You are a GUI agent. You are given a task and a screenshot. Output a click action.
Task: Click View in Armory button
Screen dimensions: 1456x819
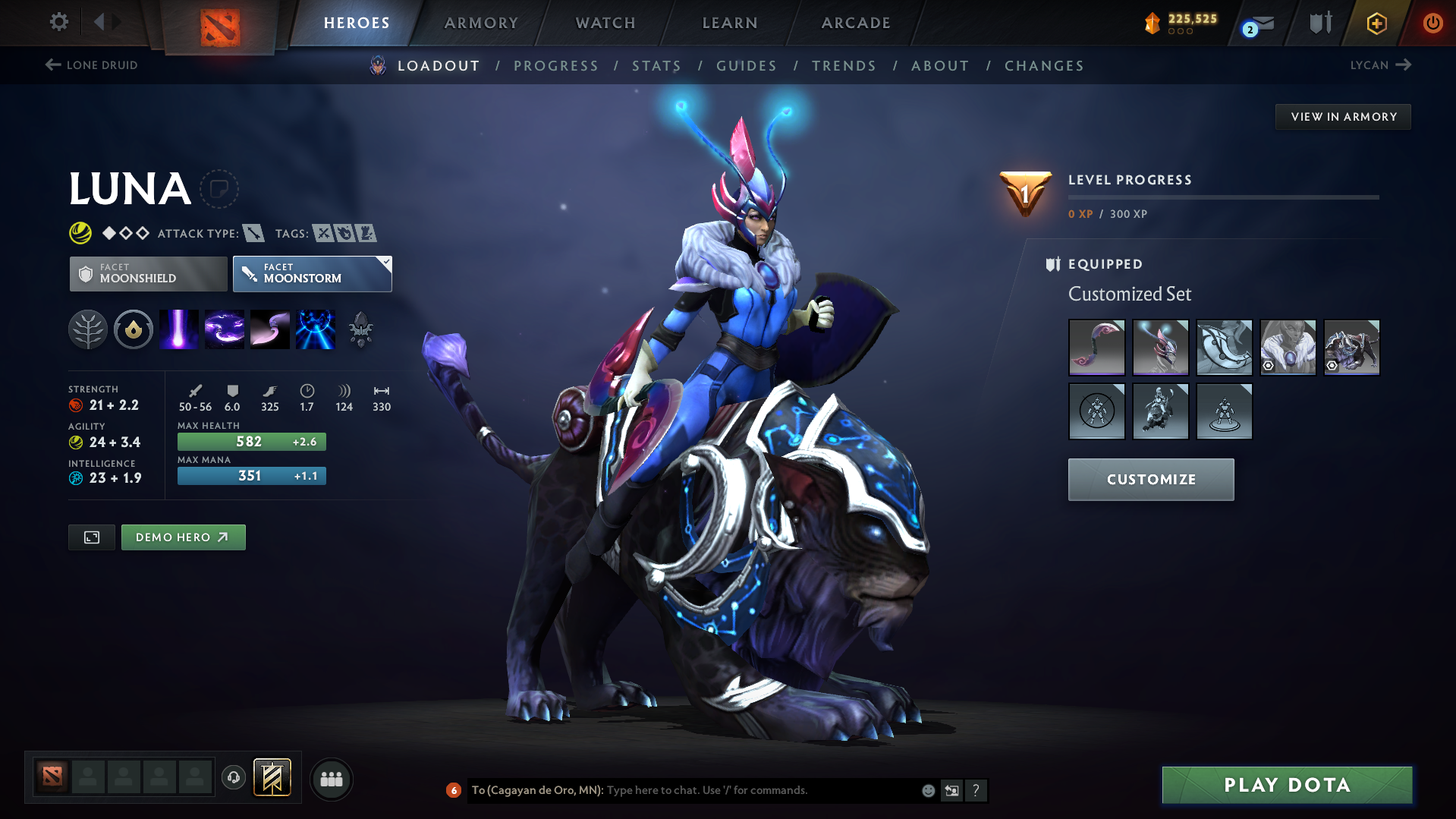pos(1343,117)
